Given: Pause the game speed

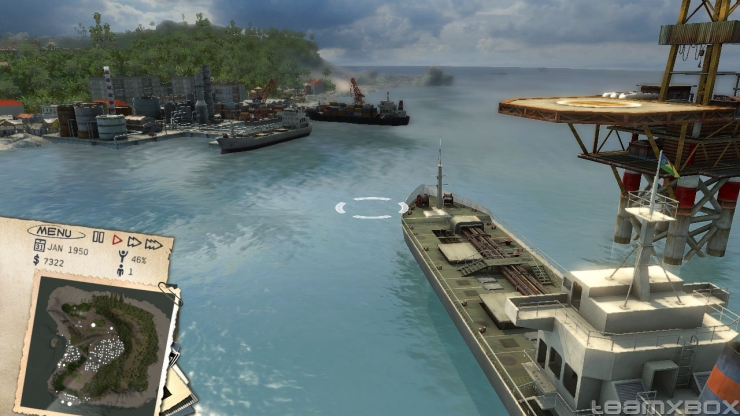Looking at the screenshot, I should coord(98,238).
